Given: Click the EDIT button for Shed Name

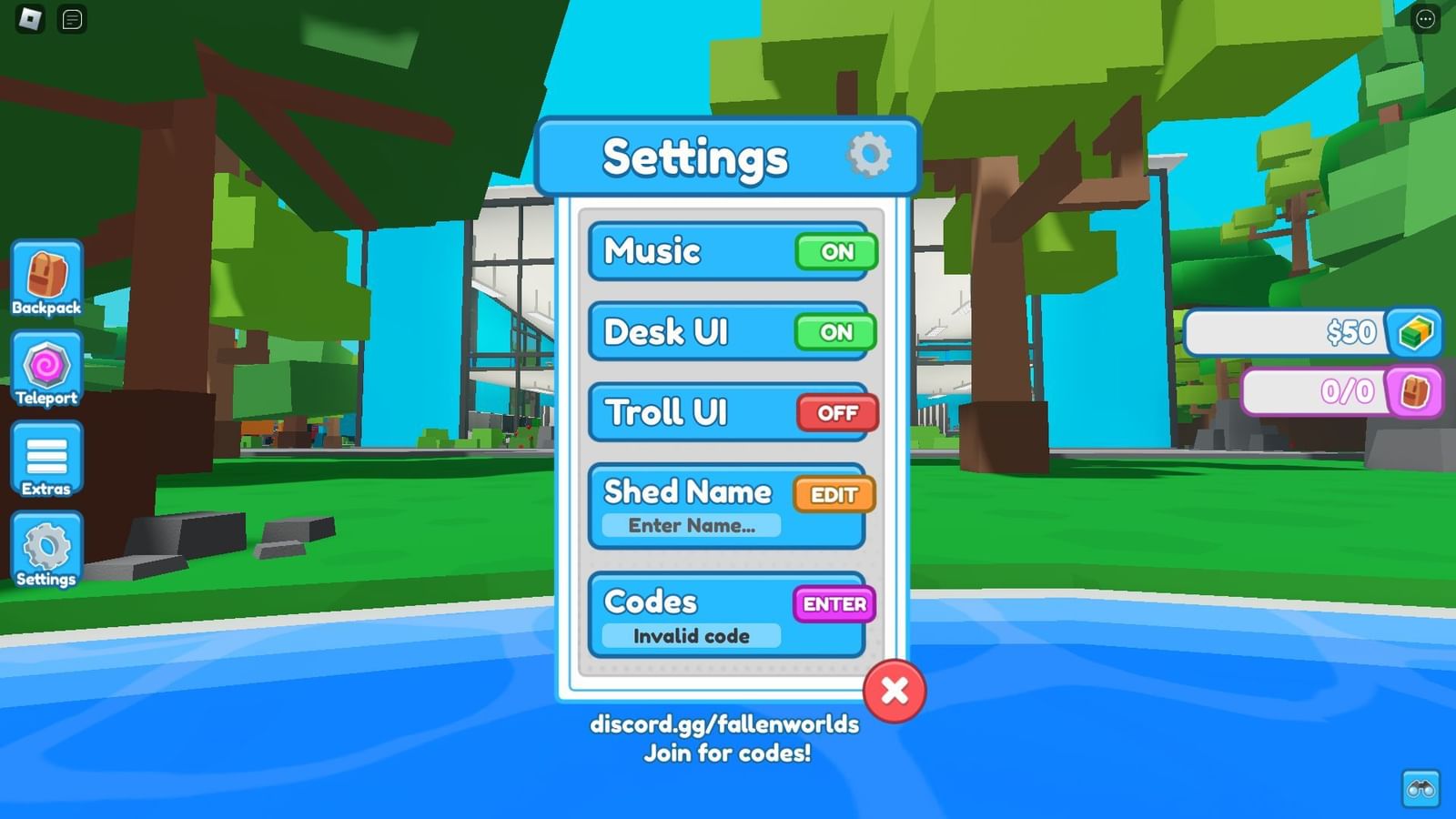Looking at the screenshot, I should (x=833, y=494).
